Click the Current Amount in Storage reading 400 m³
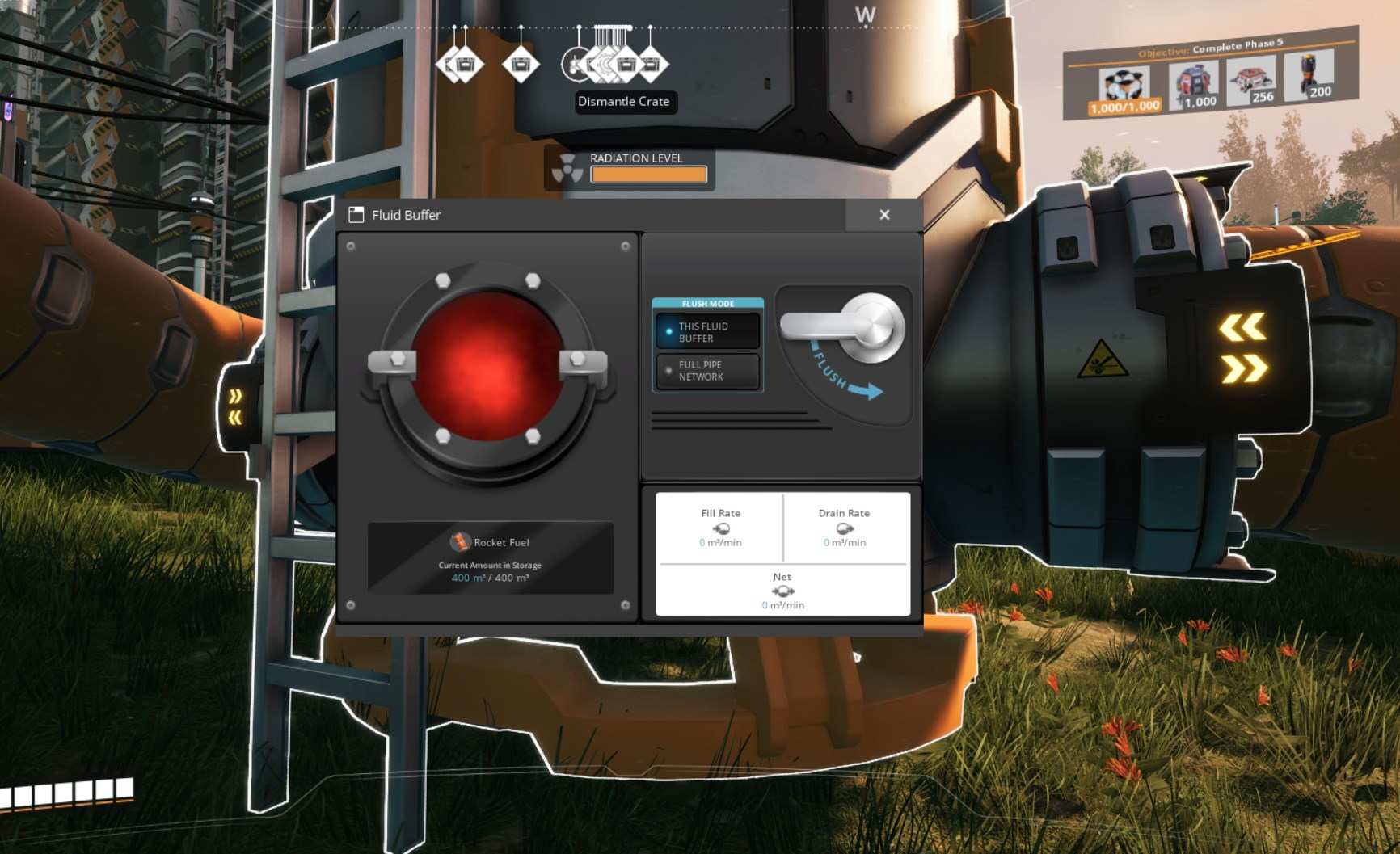Image resolution: width=1400 pixels, height=854 pixels. coord(488,578)
